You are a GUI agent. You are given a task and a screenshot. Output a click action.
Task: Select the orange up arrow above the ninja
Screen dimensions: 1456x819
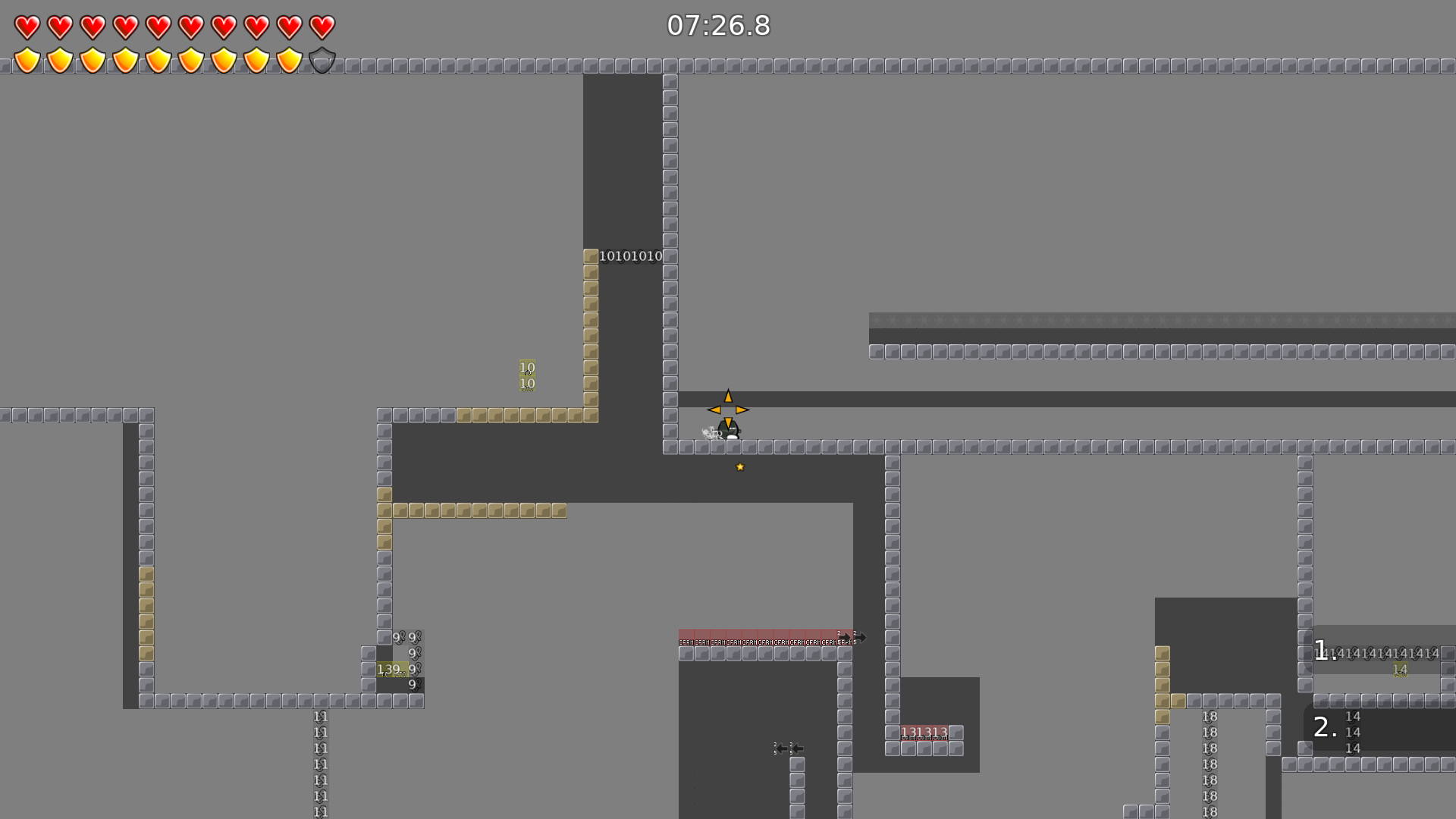727,396
